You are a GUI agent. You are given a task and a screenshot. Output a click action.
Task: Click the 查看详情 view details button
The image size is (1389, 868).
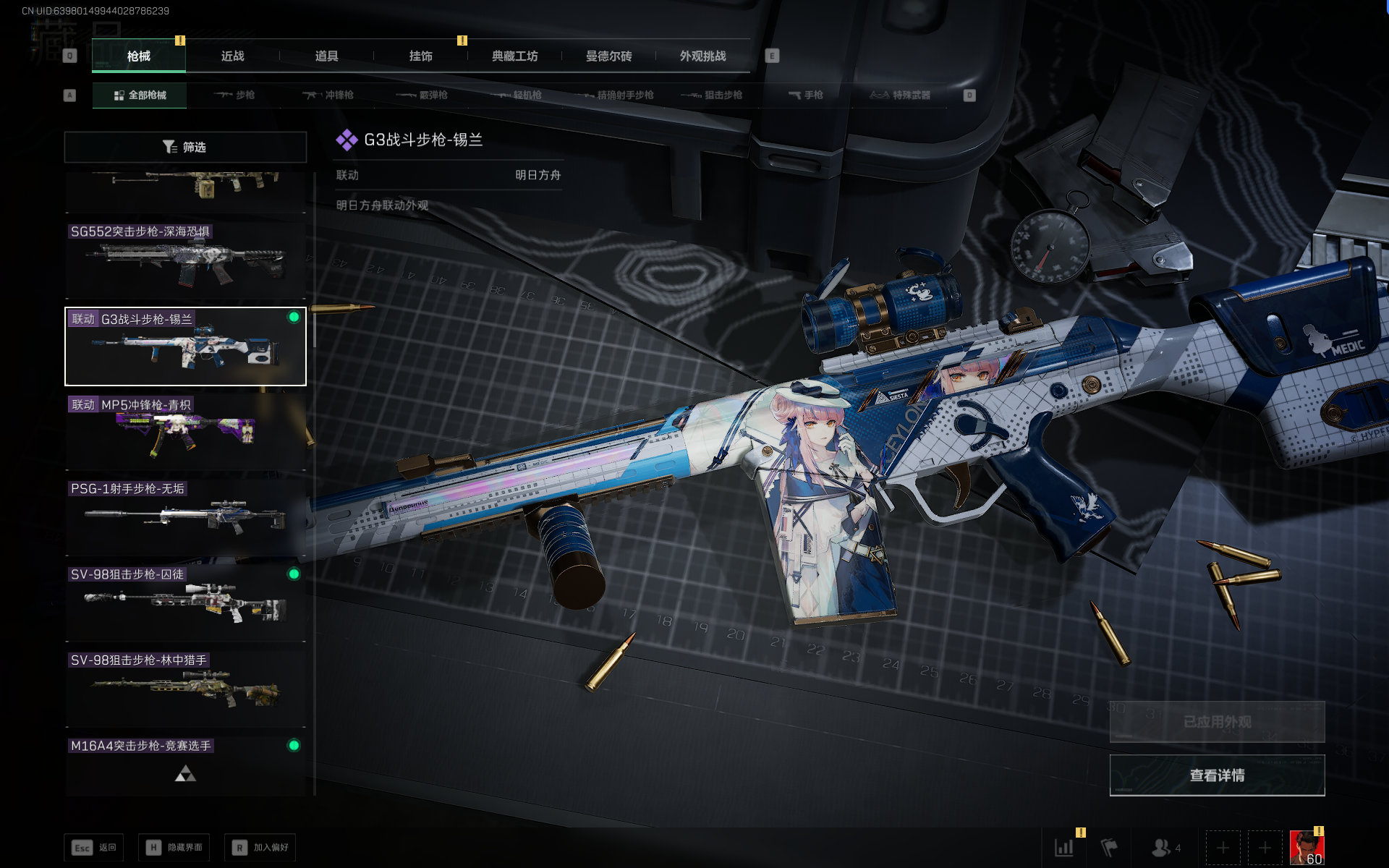pyautogui.click(x=1217, y=775)
